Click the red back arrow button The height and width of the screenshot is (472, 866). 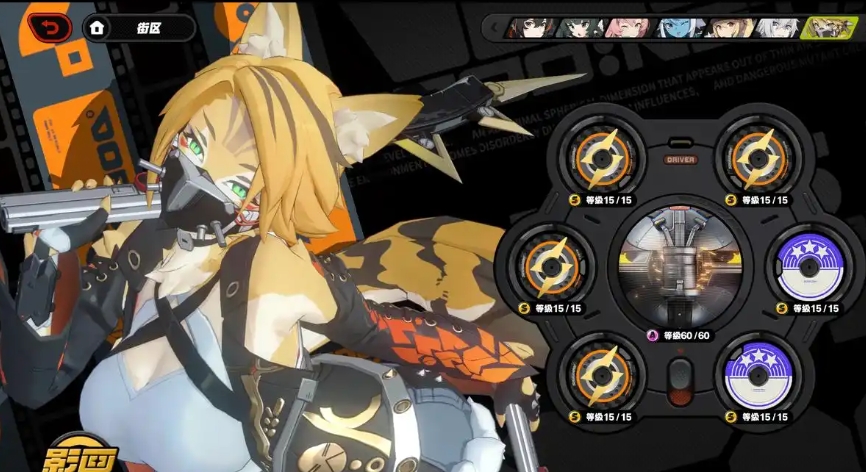click(43, 27)
